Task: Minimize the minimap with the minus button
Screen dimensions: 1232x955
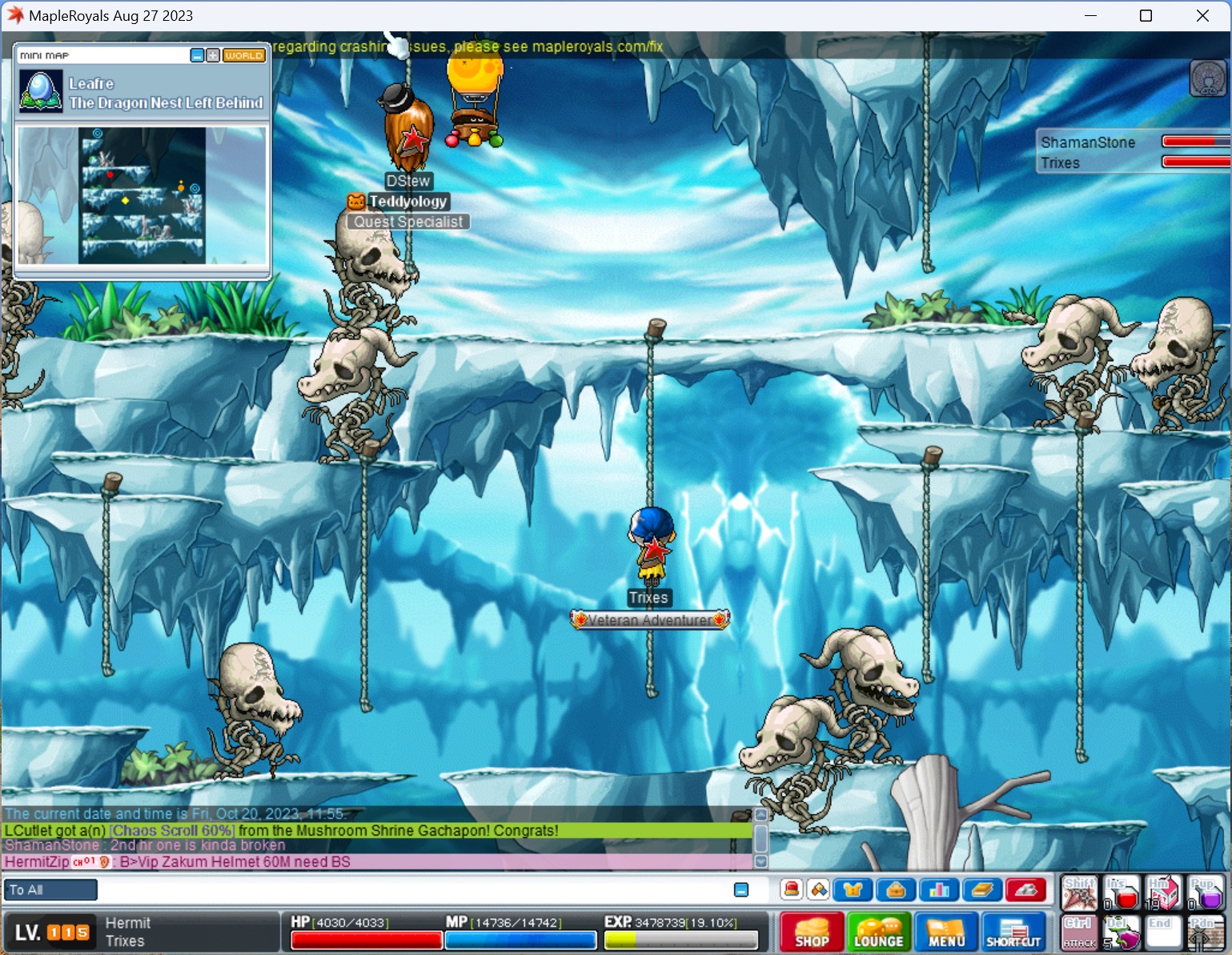Action: (197, 55)
